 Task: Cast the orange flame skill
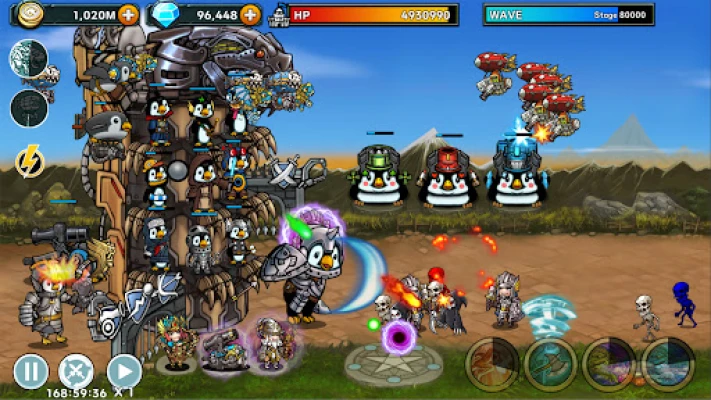492,364
